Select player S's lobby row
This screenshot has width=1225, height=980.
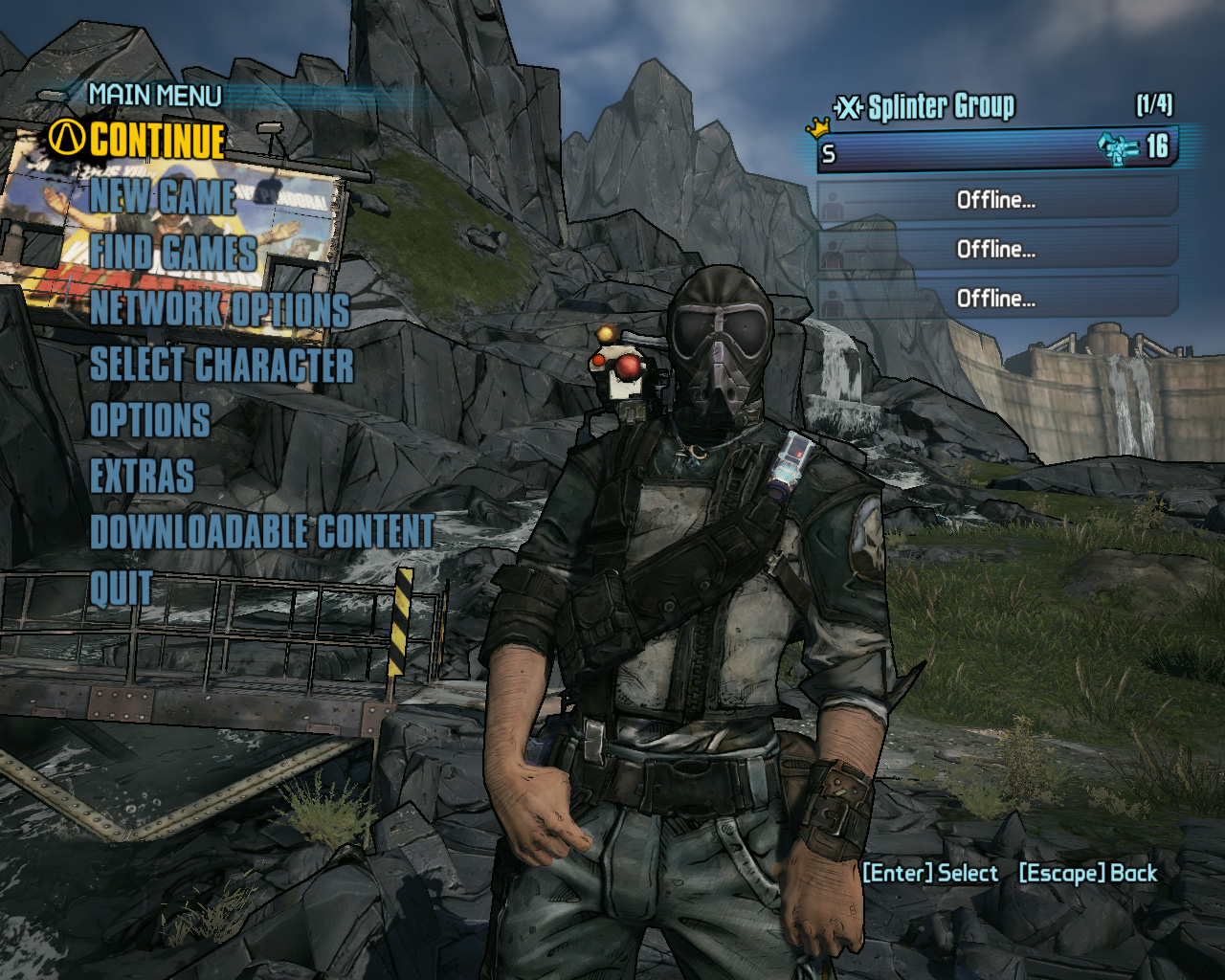995,150
